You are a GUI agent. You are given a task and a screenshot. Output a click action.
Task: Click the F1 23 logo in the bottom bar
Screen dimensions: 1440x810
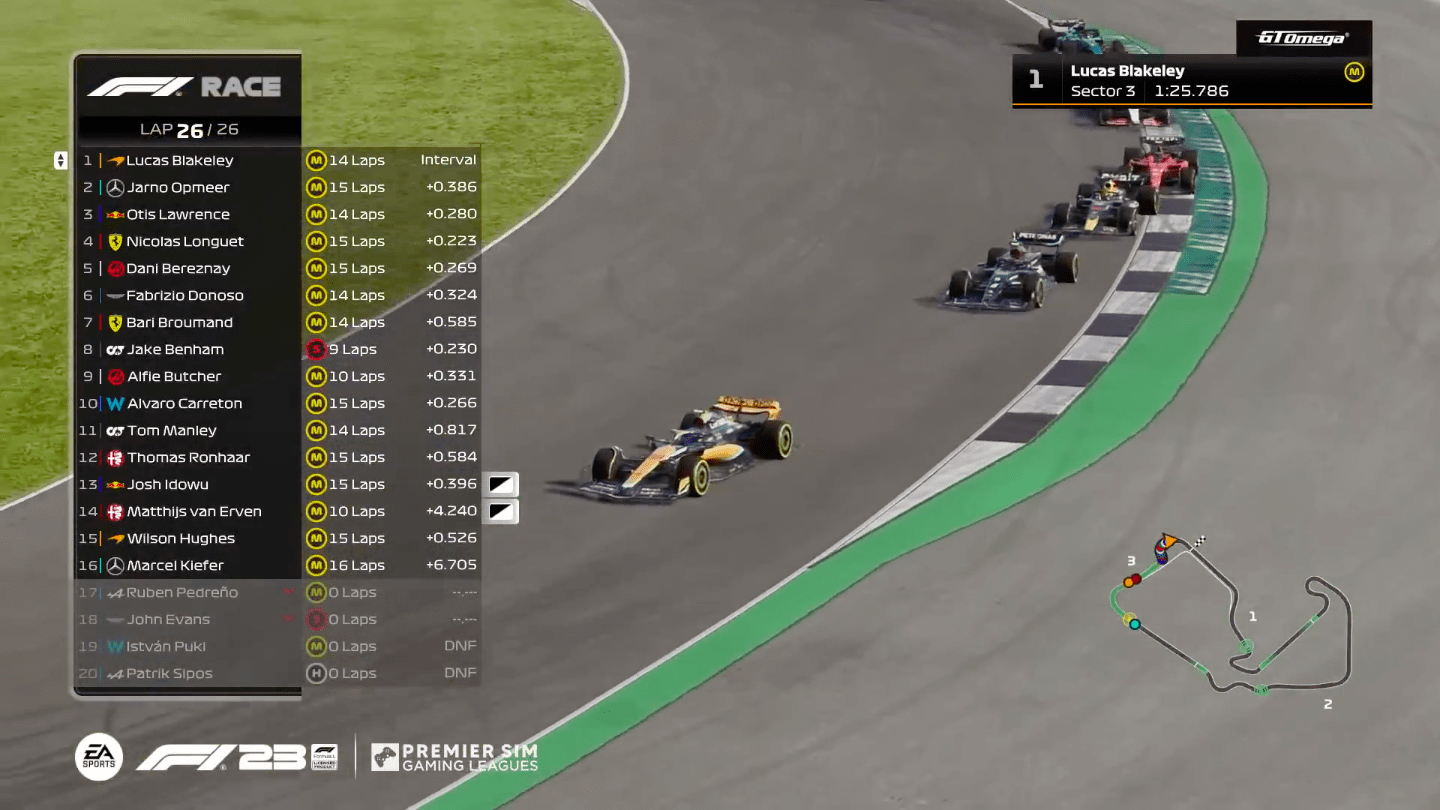click(225, 757)
